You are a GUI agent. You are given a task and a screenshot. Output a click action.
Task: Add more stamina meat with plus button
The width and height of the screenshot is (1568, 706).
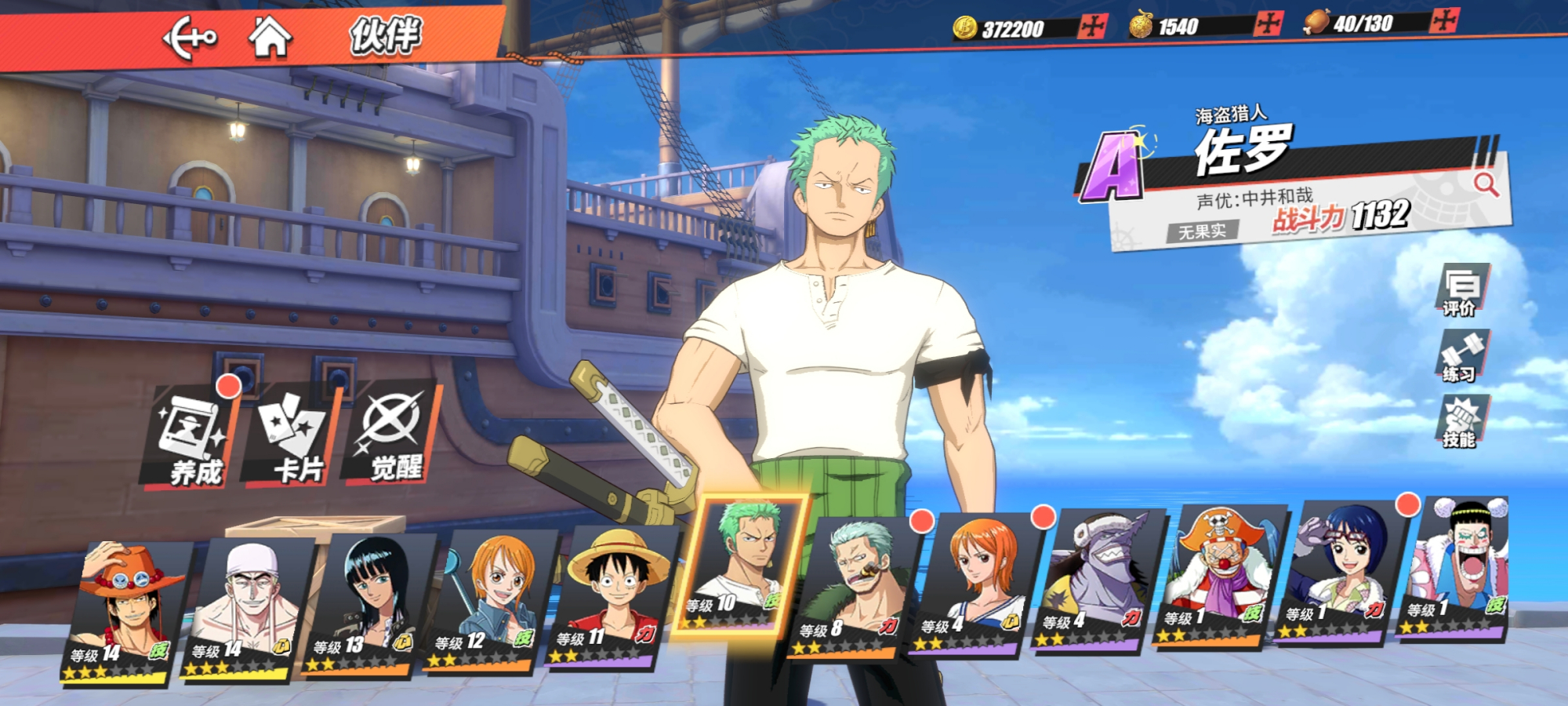pos(1443,20)
